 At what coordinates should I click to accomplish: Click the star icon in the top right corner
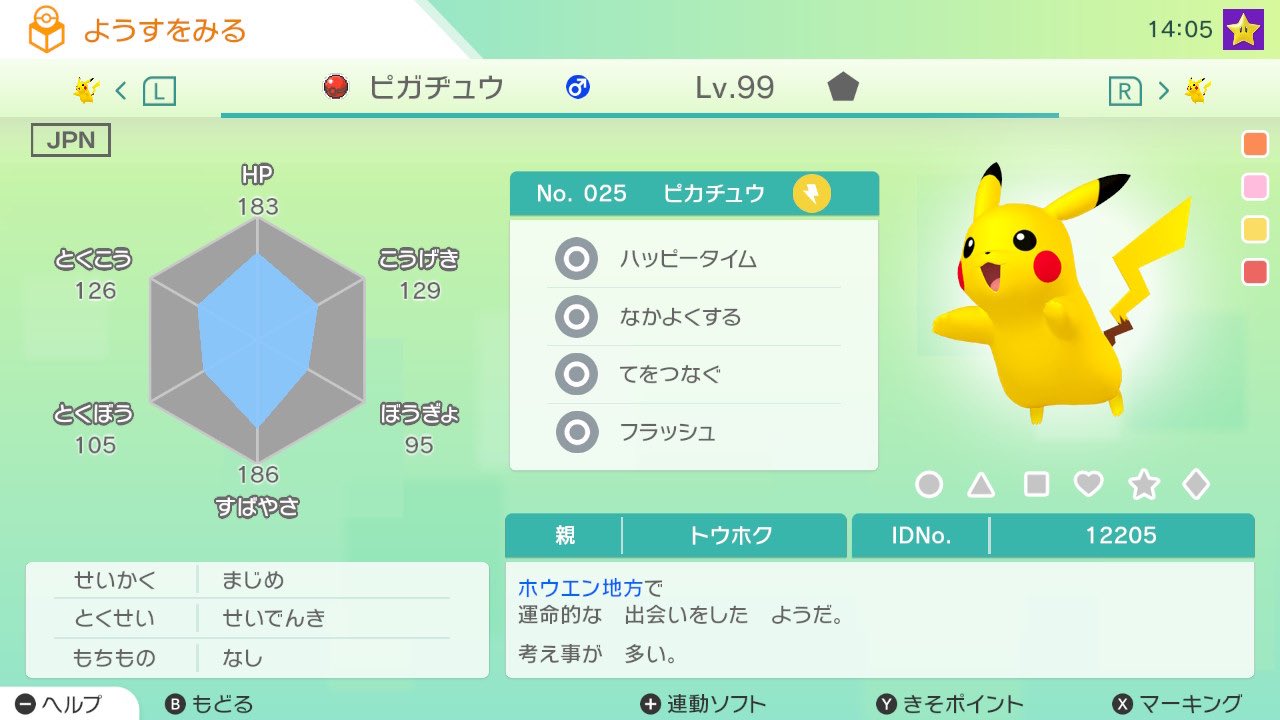[x=1244, y=27]
